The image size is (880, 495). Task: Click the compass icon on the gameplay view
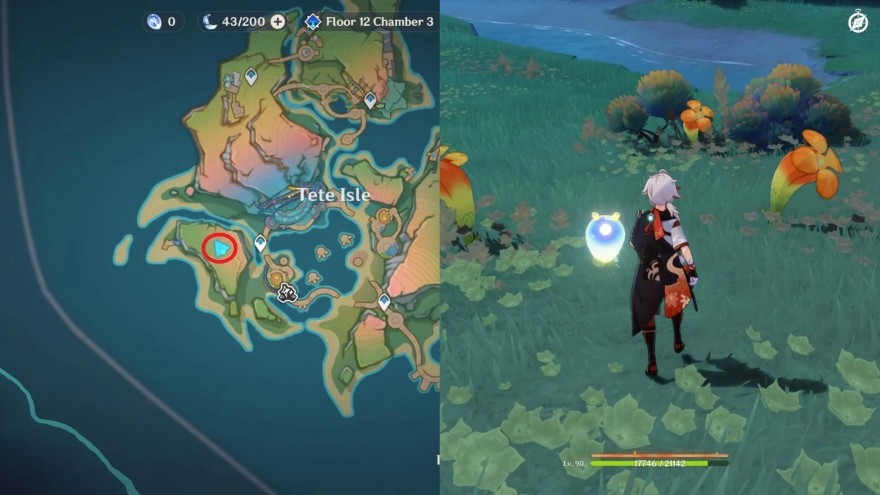[x=858, y=21]
